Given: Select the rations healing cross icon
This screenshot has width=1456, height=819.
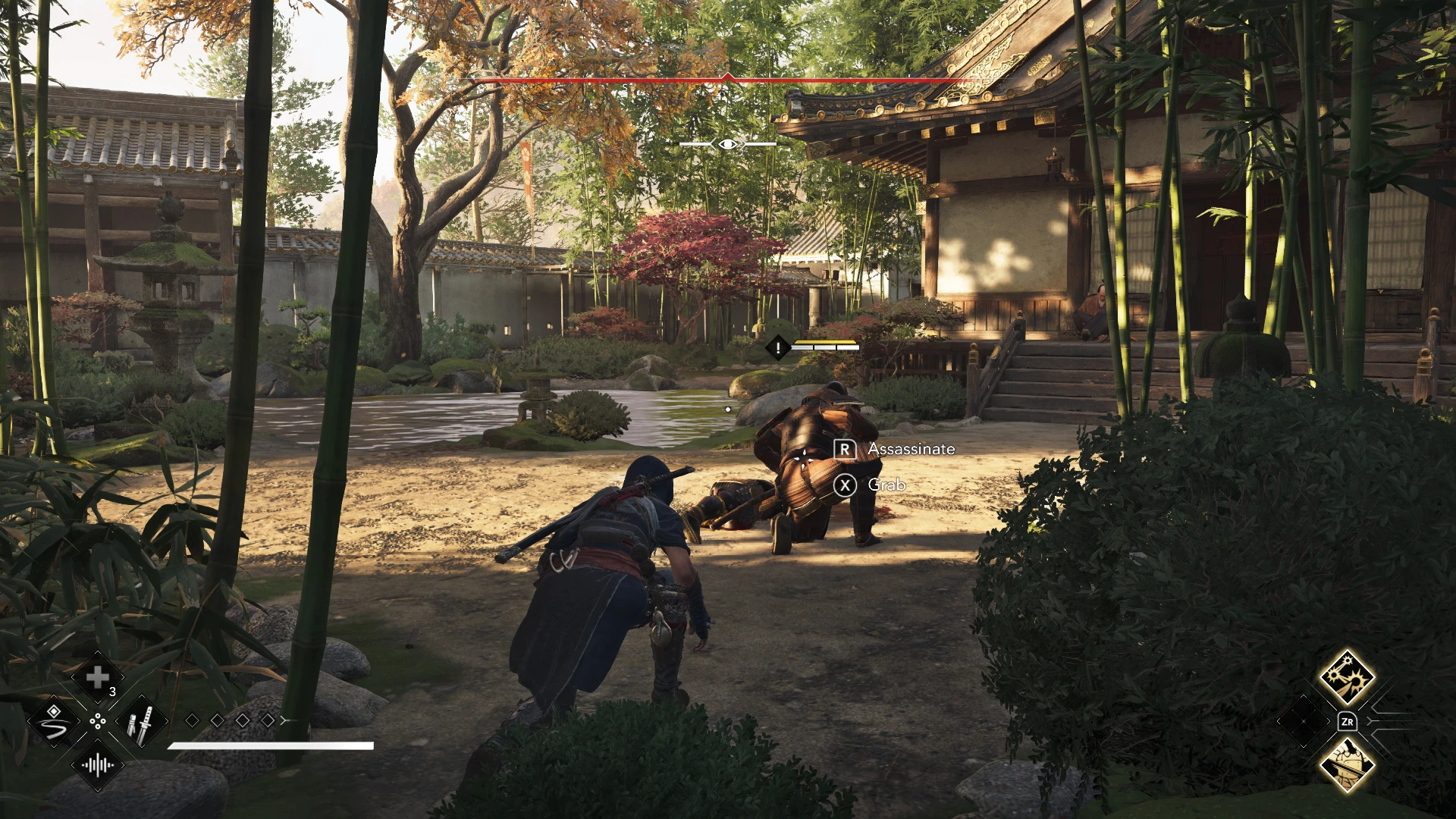Looking at the screenshot, I should 97,677.
